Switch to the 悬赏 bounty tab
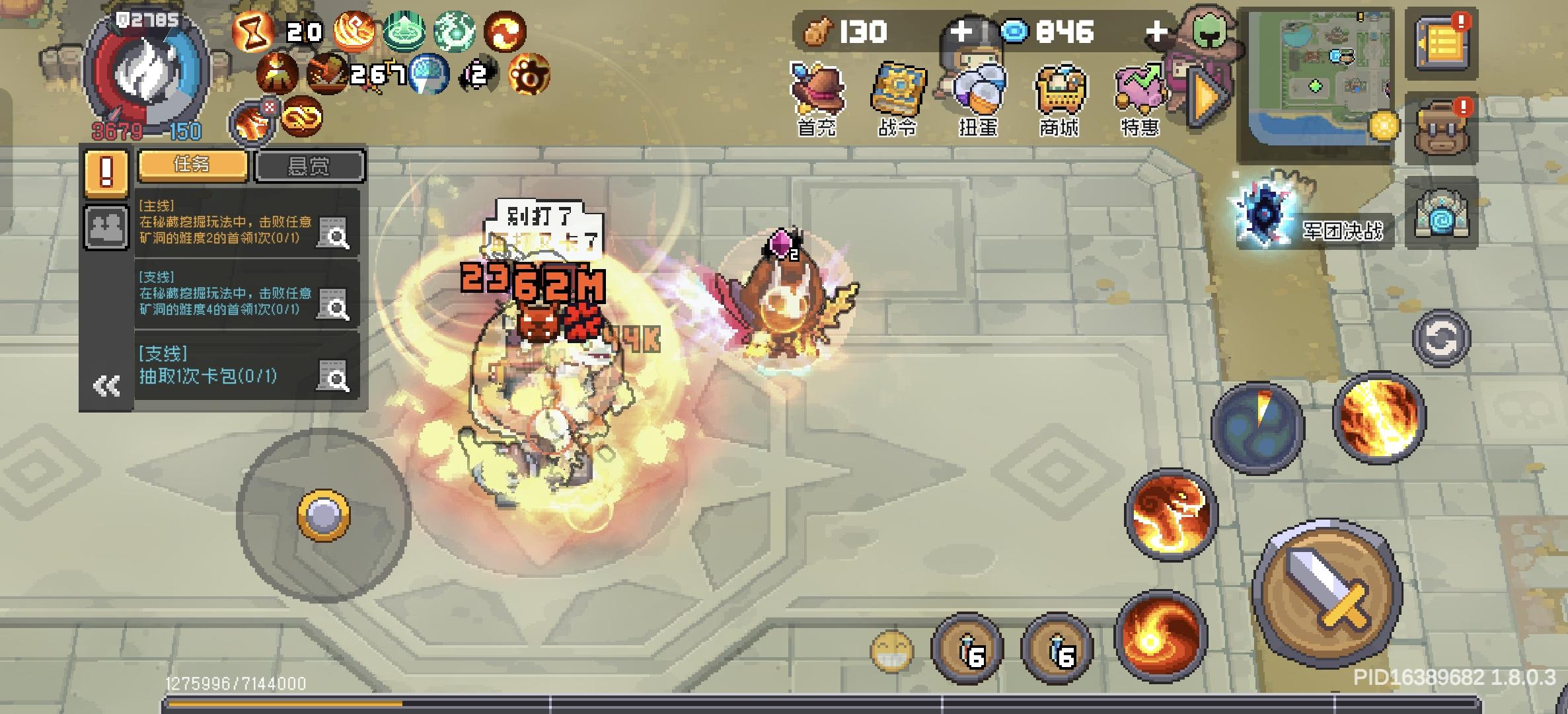Viewport: 1568px width, 714px height. pos(309,167)
